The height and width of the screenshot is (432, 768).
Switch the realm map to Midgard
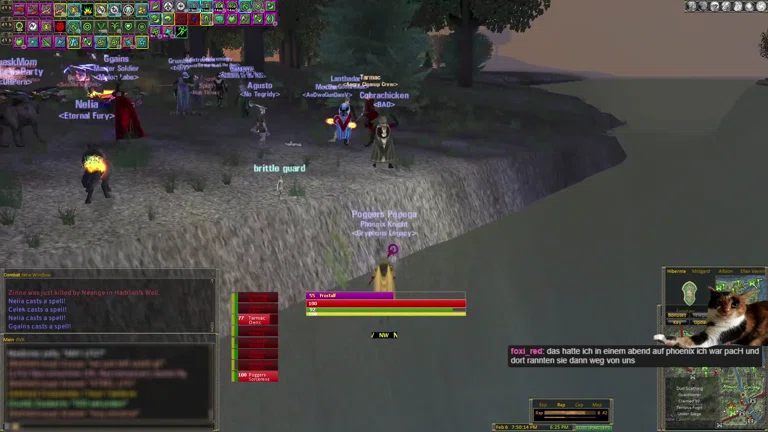[700, 271]
